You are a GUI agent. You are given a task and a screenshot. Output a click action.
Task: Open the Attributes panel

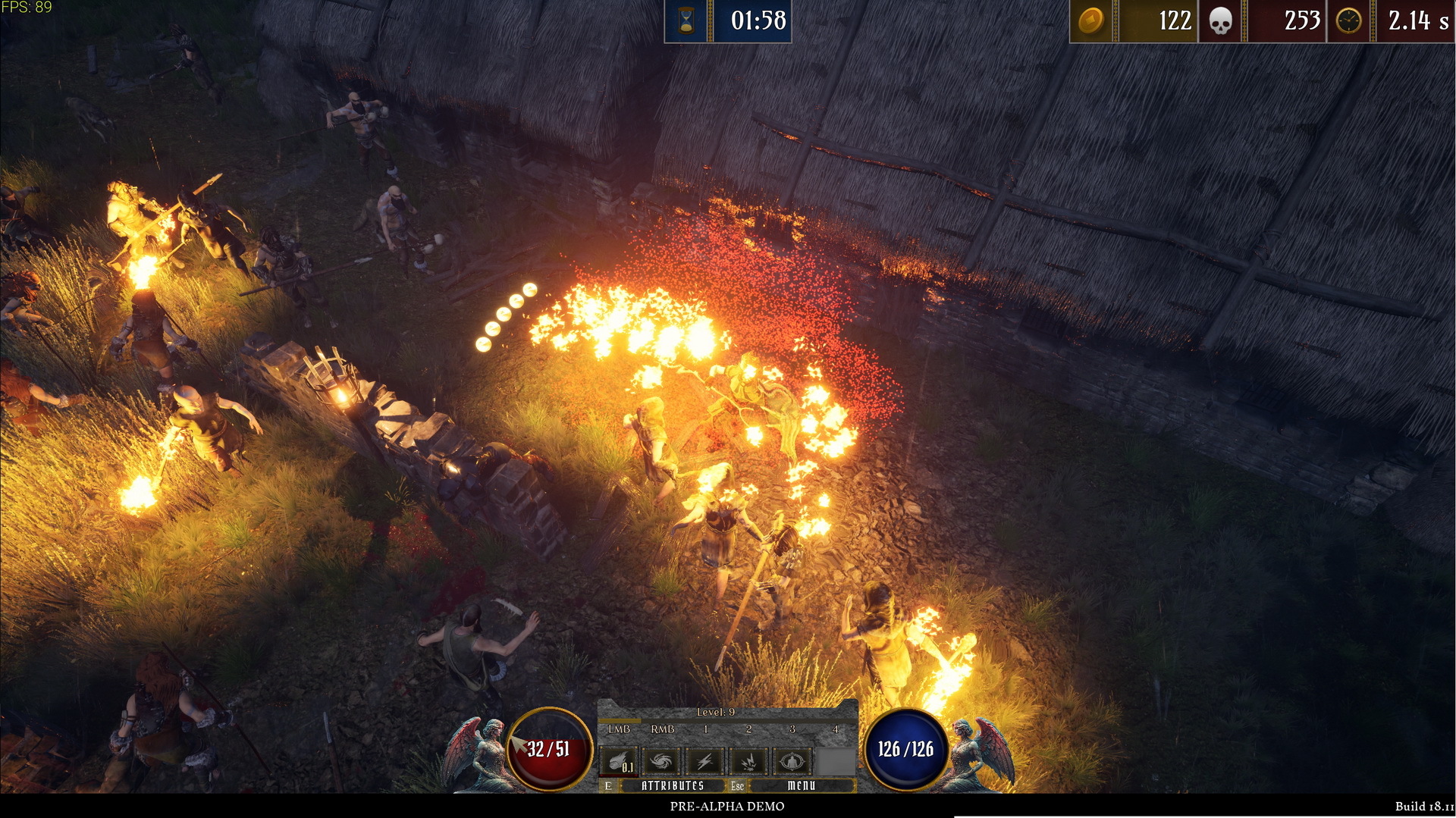(x=672, y=785)
